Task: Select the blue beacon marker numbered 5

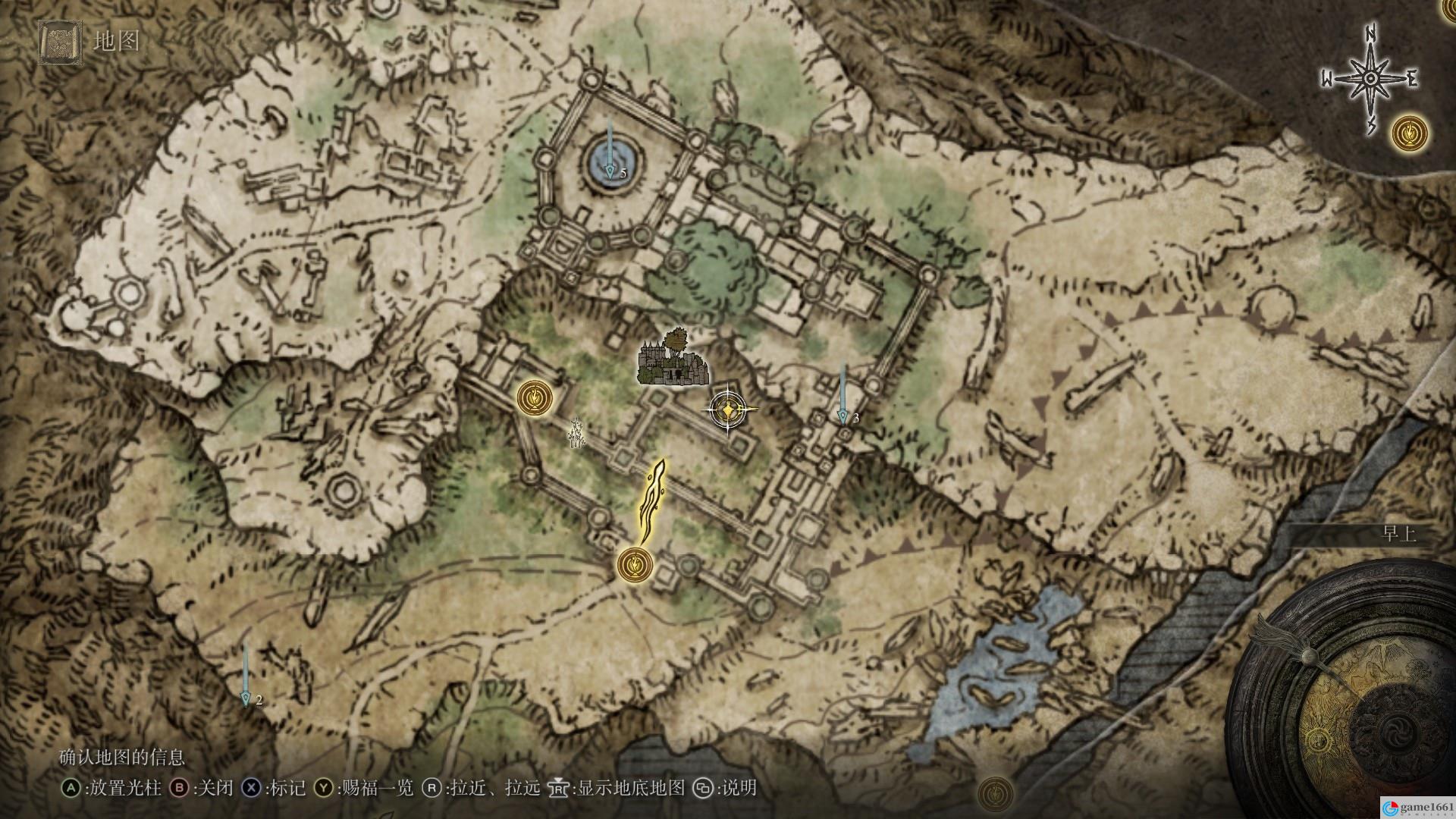Action: (x=610, y=171)
